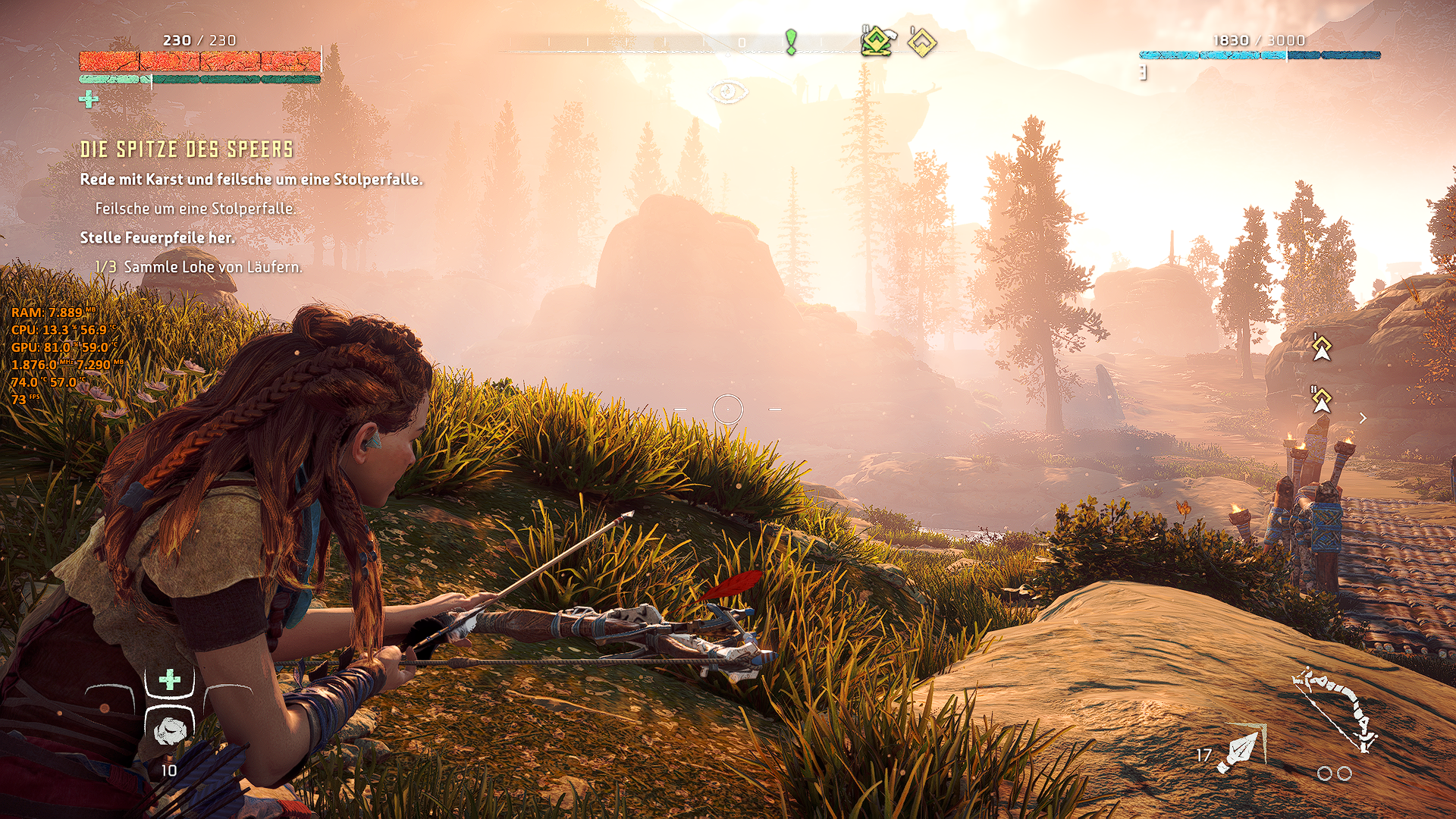Viewport: 1456px width, 819px height.
Task: Use the green cross medicine pouch
Action: point(170,679)
